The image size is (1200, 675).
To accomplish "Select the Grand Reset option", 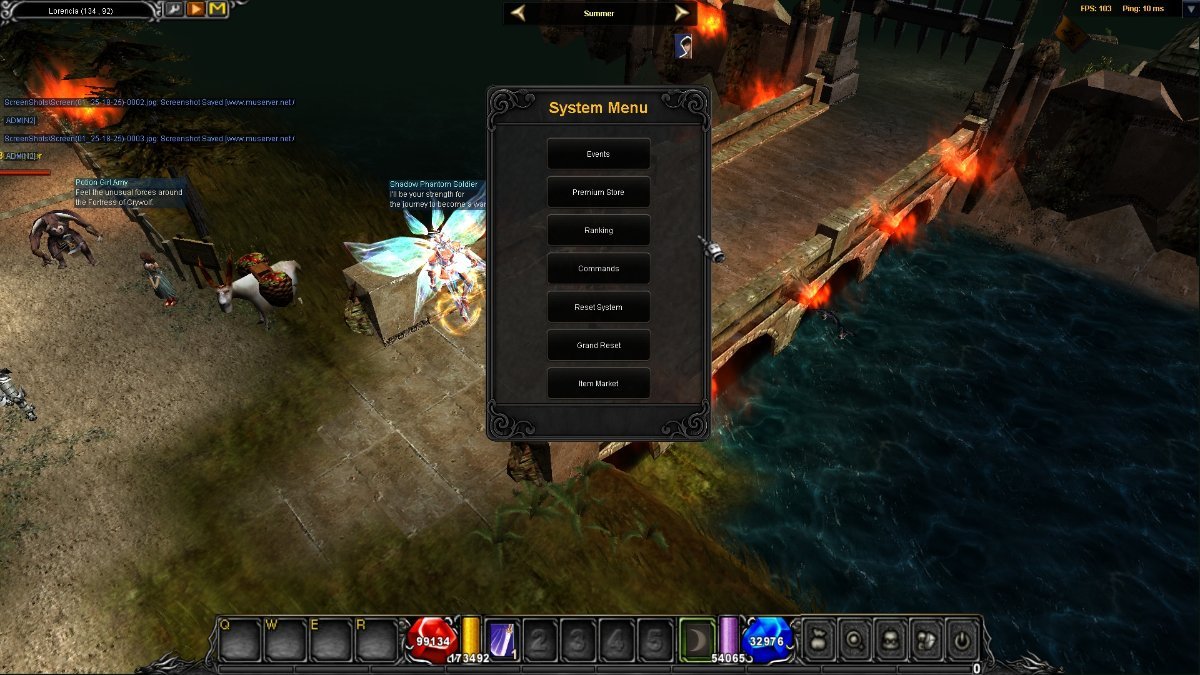I will [x=598, y=345].
